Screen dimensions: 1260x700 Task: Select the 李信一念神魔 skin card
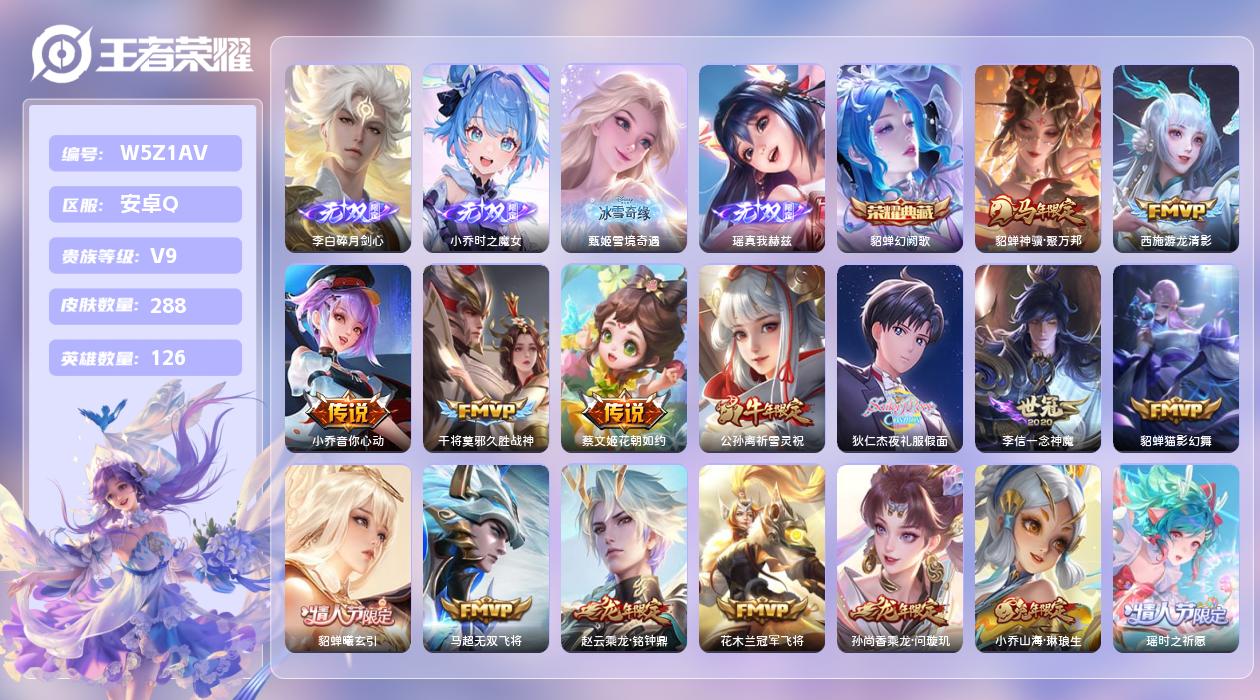click(x=1038, y=358)
